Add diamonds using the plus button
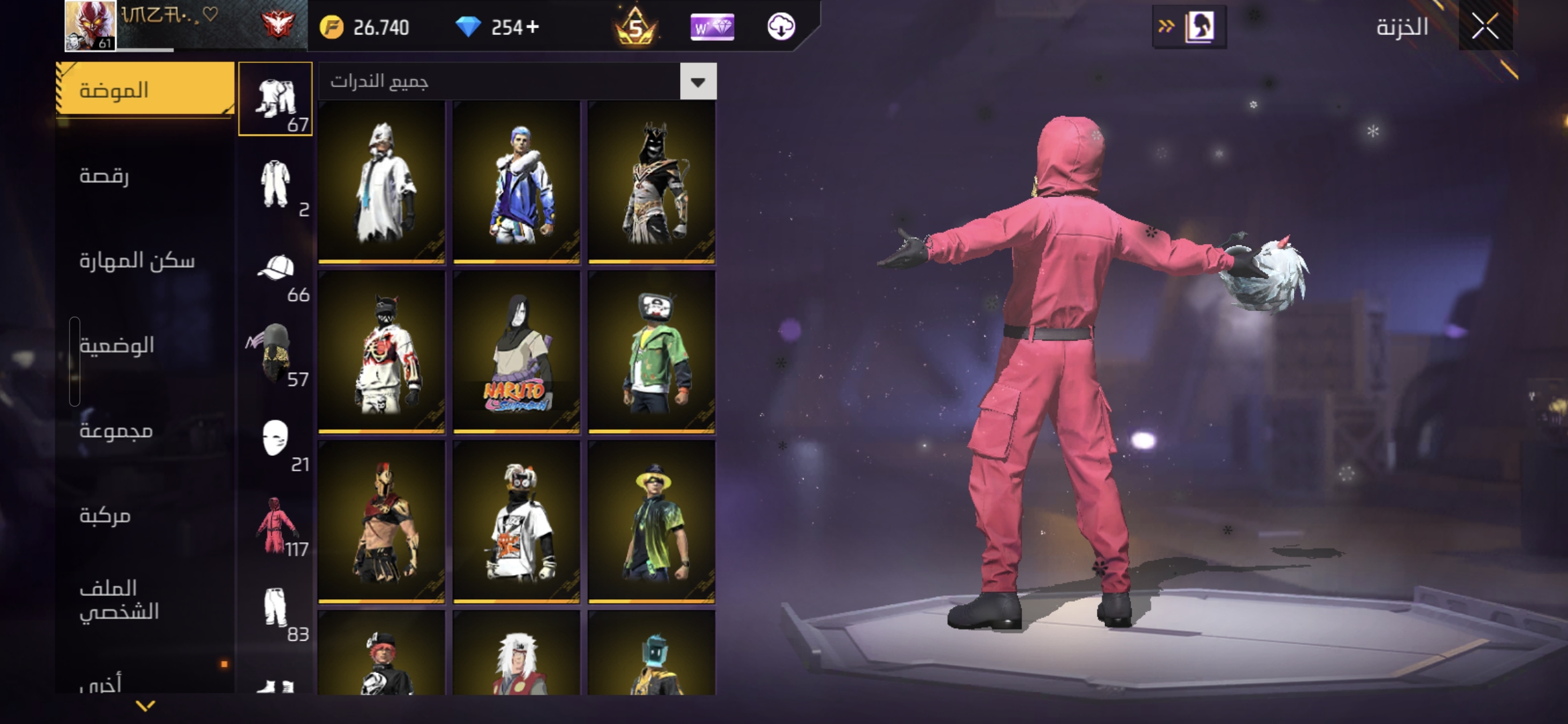Viewport: 1568px width, 724px height. [533, 27]
